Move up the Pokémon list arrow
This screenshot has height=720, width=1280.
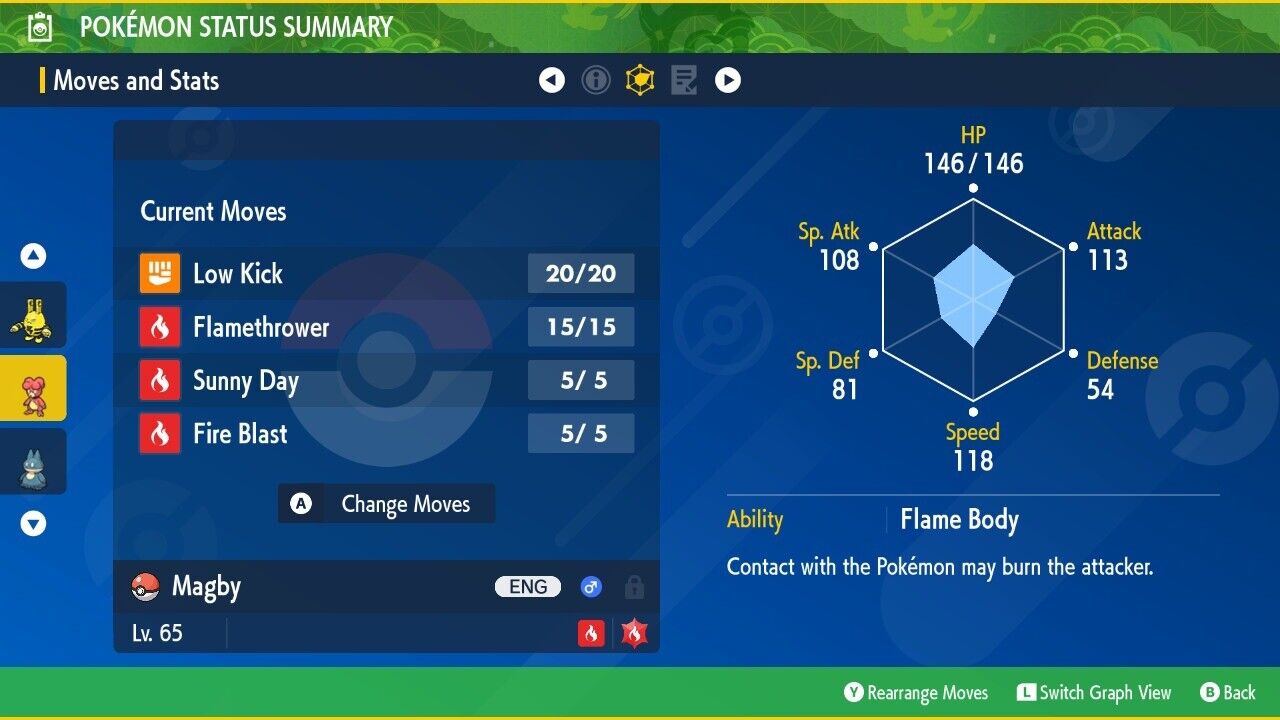click(33, 257)
